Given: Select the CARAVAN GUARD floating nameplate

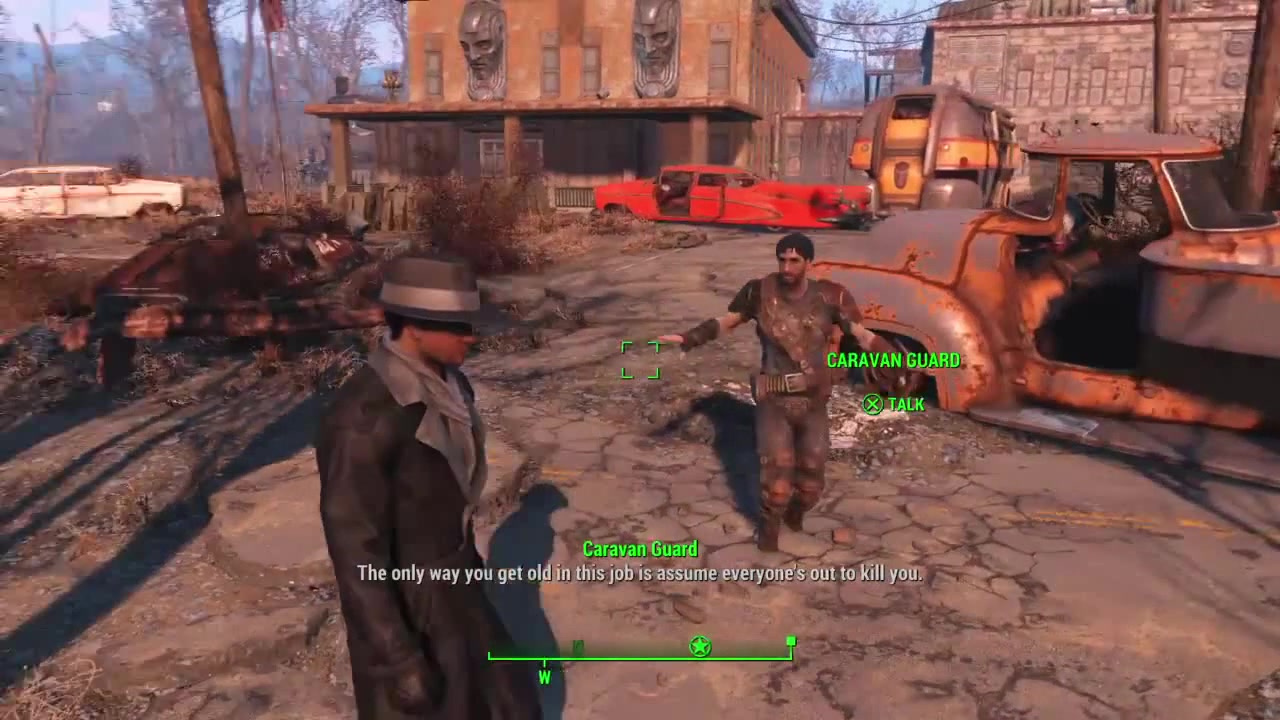Looking at the screenshot, I should [x=893, y=360].
